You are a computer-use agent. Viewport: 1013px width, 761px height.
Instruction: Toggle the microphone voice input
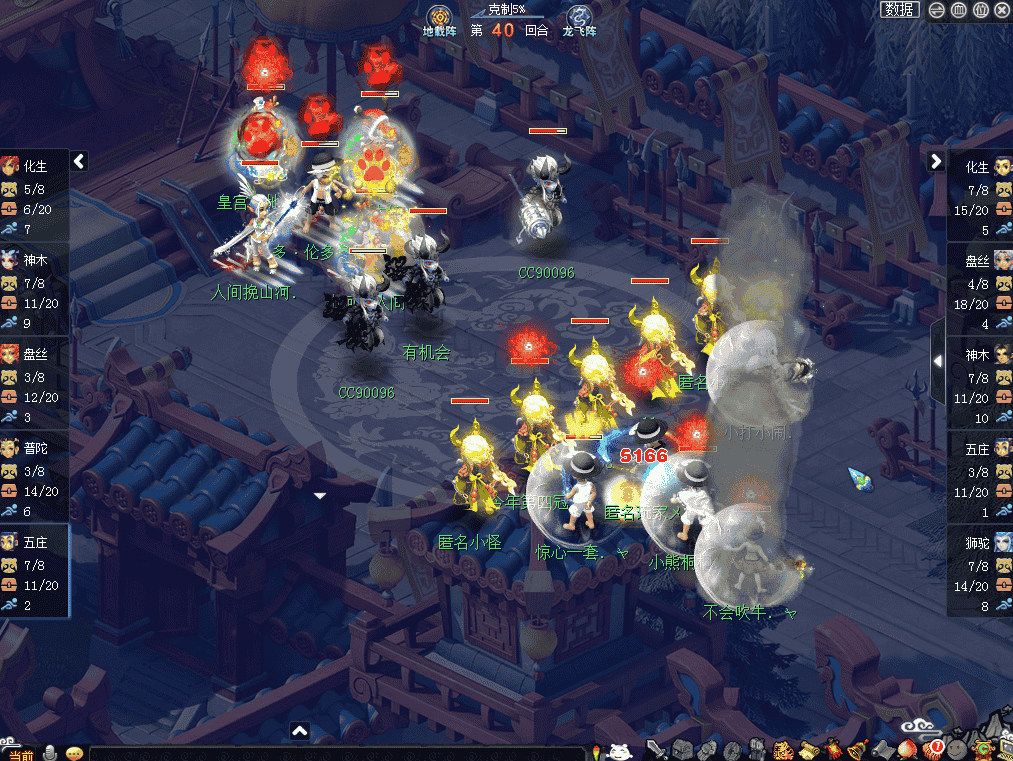48,753
